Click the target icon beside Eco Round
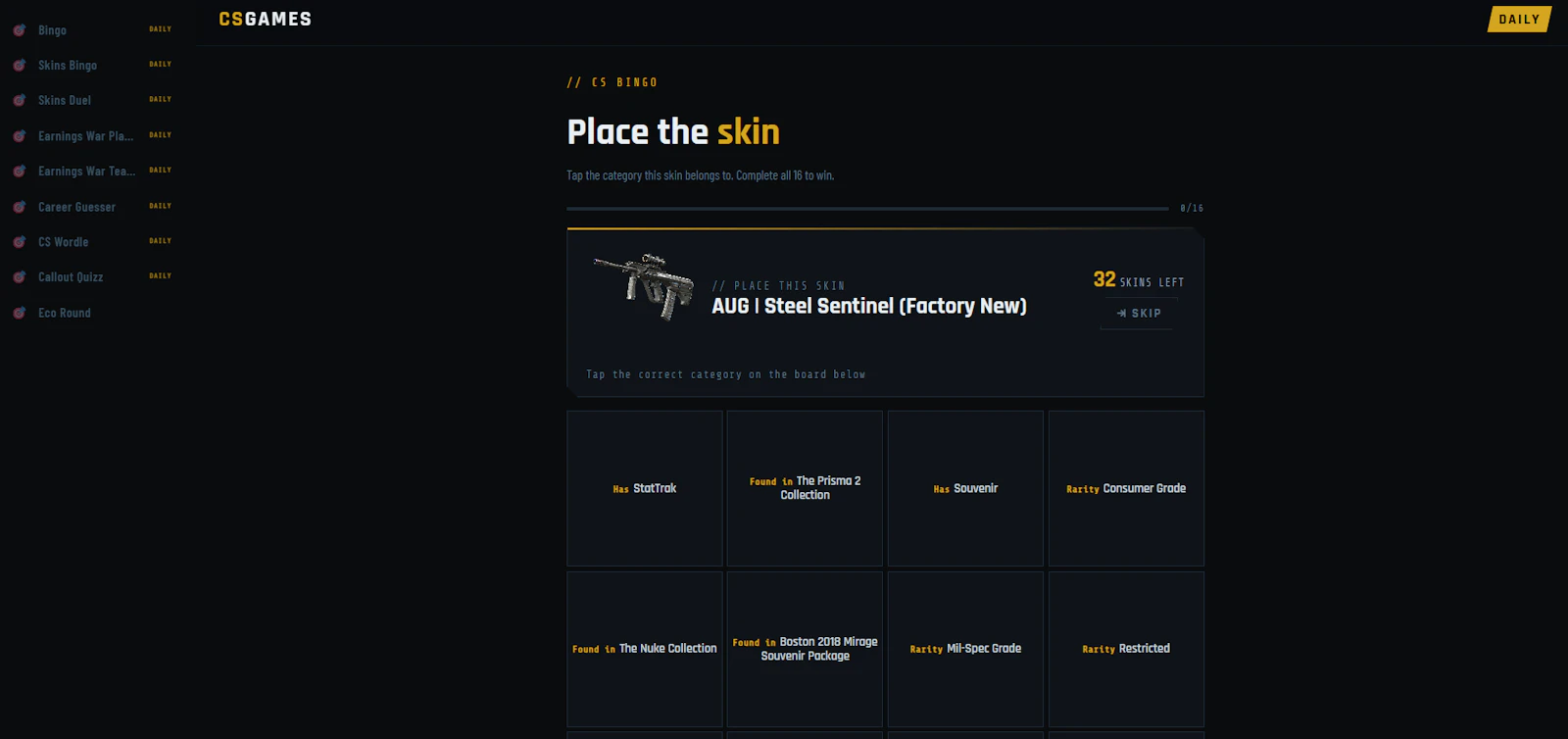Screen dimensions: 1568x739 tap(18, 313)
